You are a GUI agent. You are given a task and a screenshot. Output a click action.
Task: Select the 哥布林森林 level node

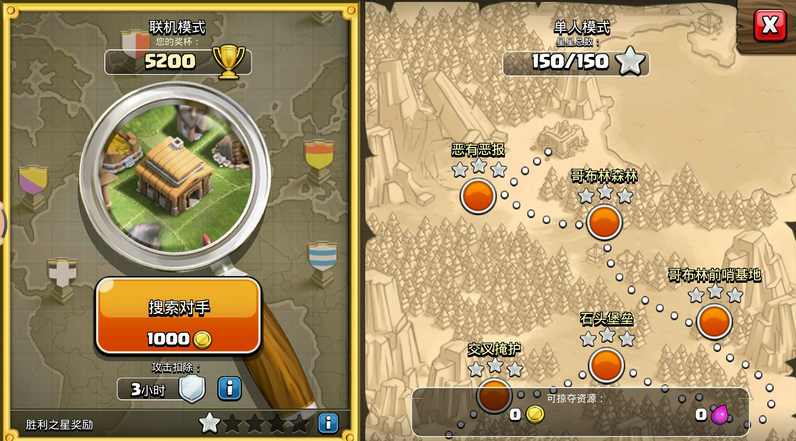tap(604, 221)
